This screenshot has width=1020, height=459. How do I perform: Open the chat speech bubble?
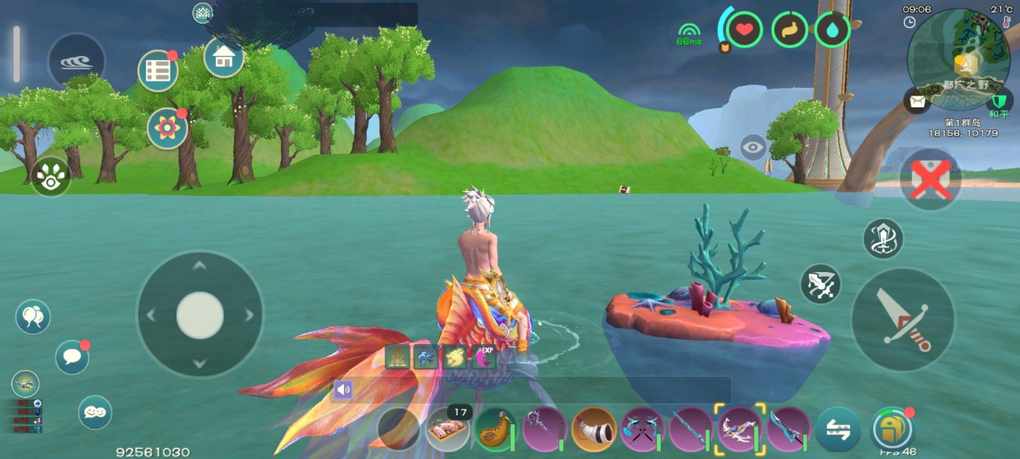coord(71,356)
